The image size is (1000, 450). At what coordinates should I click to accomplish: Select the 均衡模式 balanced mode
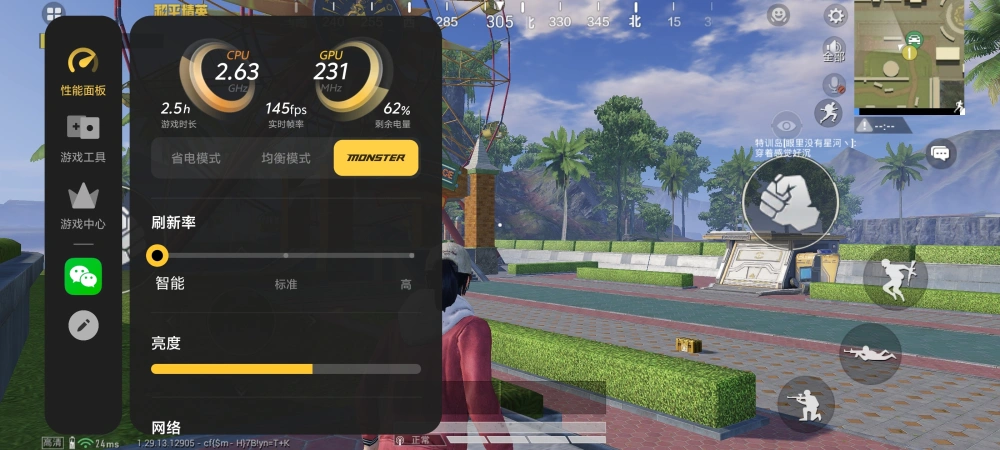coord(286,158)
